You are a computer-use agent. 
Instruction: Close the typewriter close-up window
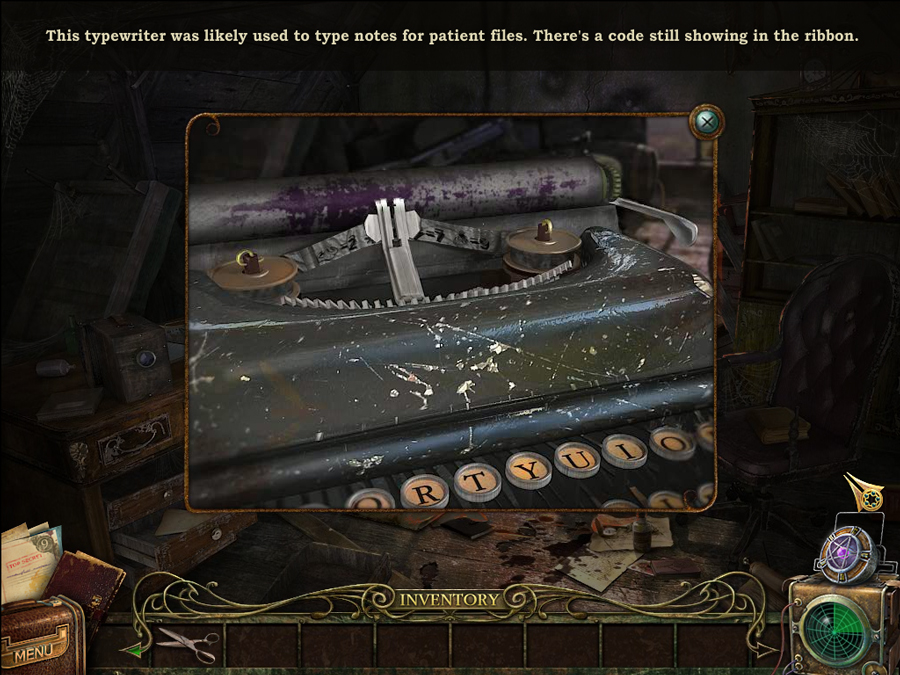tap(707, 122)
